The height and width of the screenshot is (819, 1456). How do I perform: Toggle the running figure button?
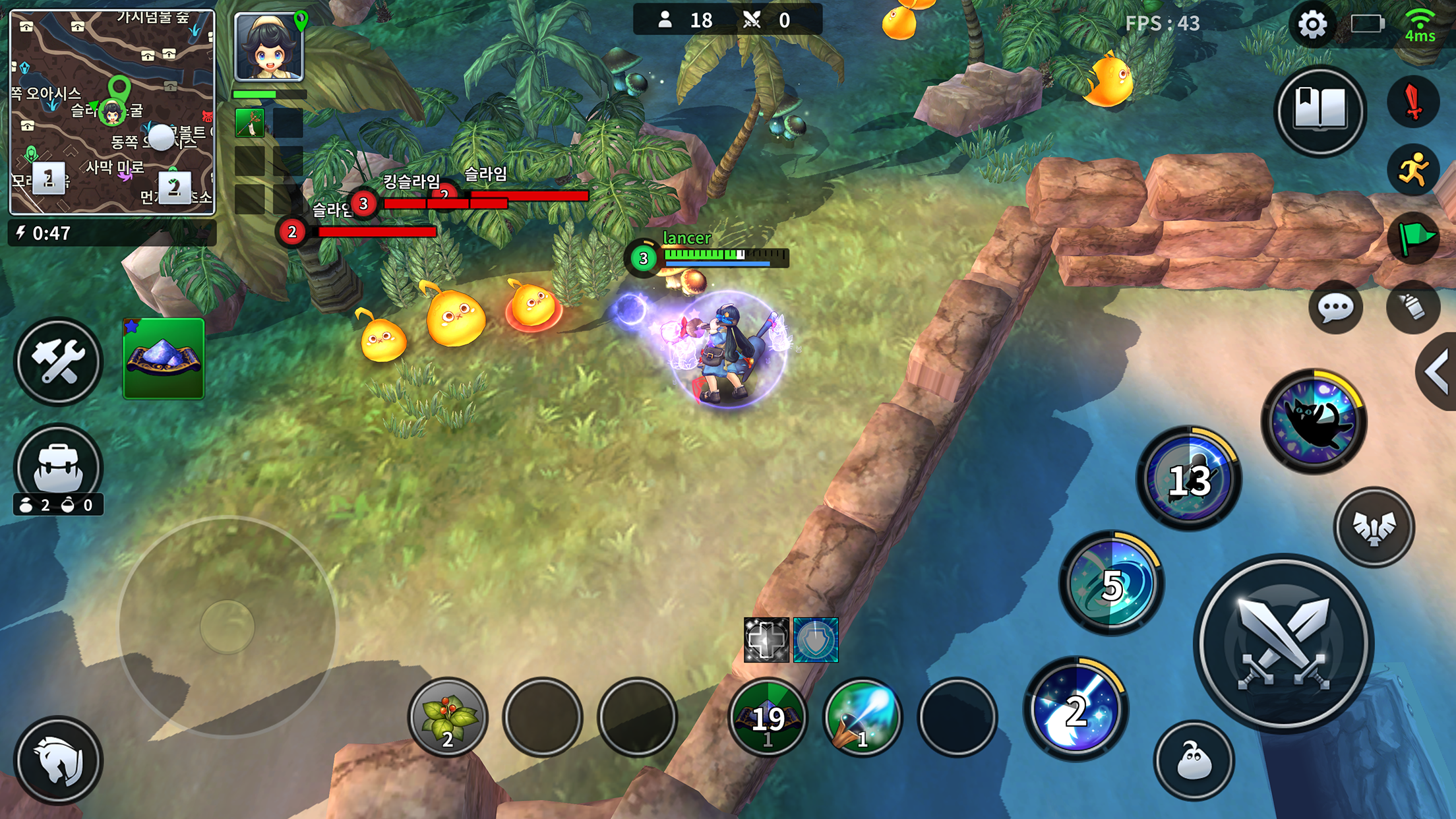1413,171
